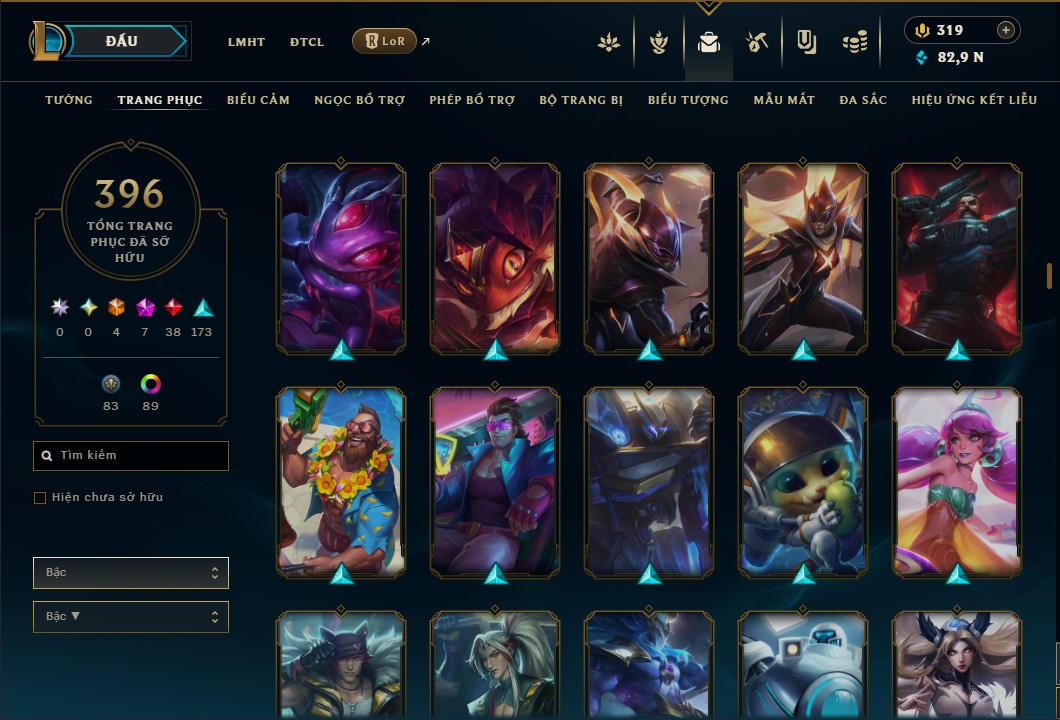
Task: Open the LMHT section
Action: click(x=246, y=42)
